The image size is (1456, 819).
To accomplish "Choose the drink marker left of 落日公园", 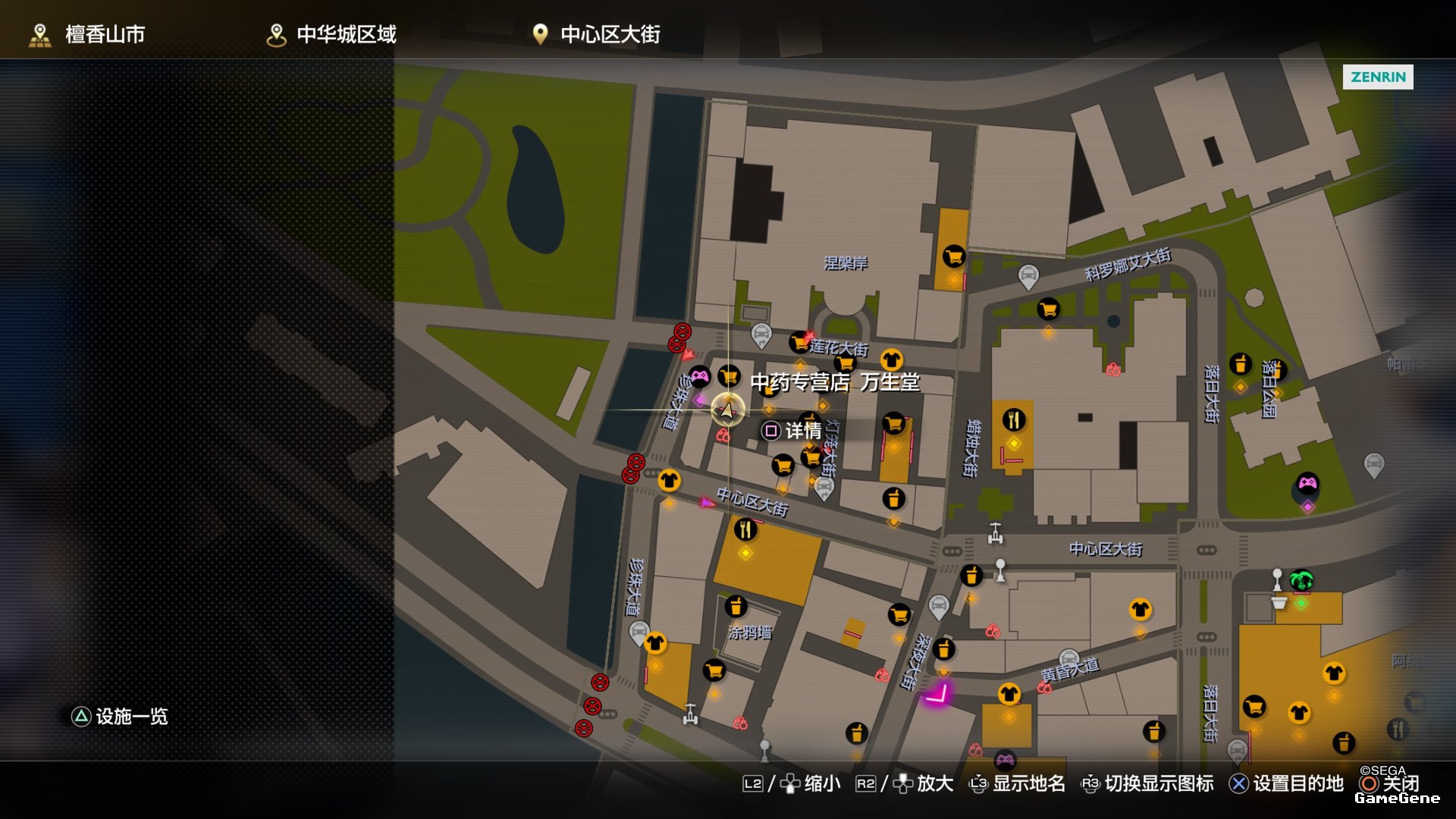I will pyautogui.click(x=1241, y=364).
